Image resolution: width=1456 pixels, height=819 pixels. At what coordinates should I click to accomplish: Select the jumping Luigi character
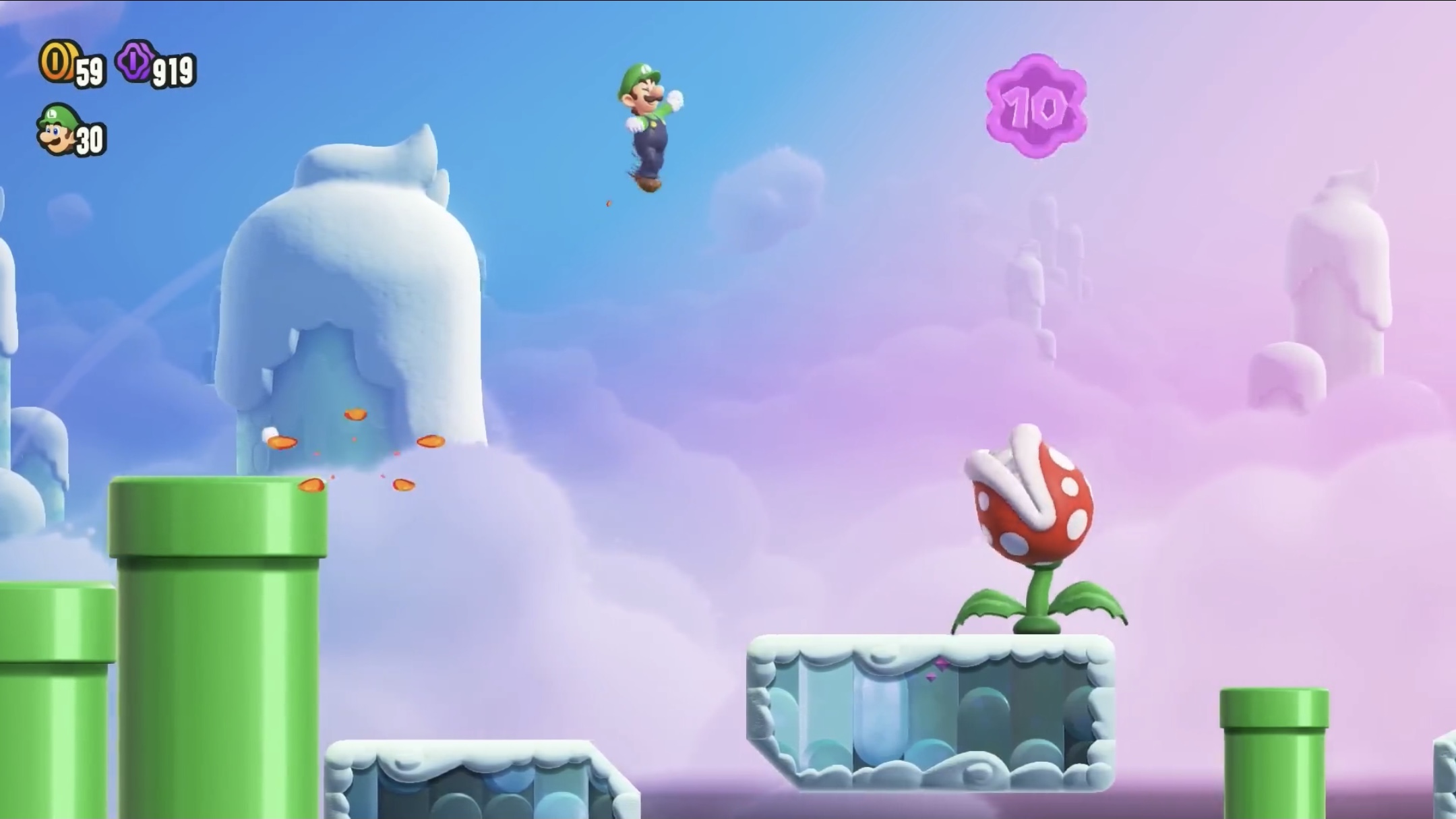coord(649,121)
